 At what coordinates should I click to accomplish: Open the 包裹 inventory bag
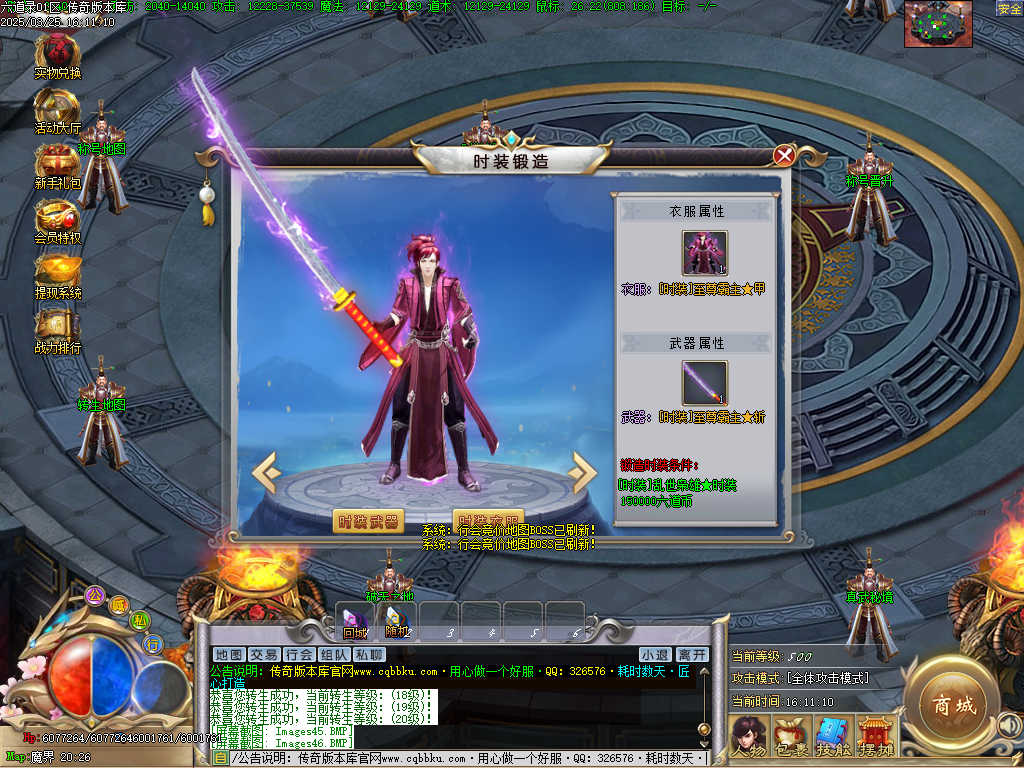click(790, 735)
